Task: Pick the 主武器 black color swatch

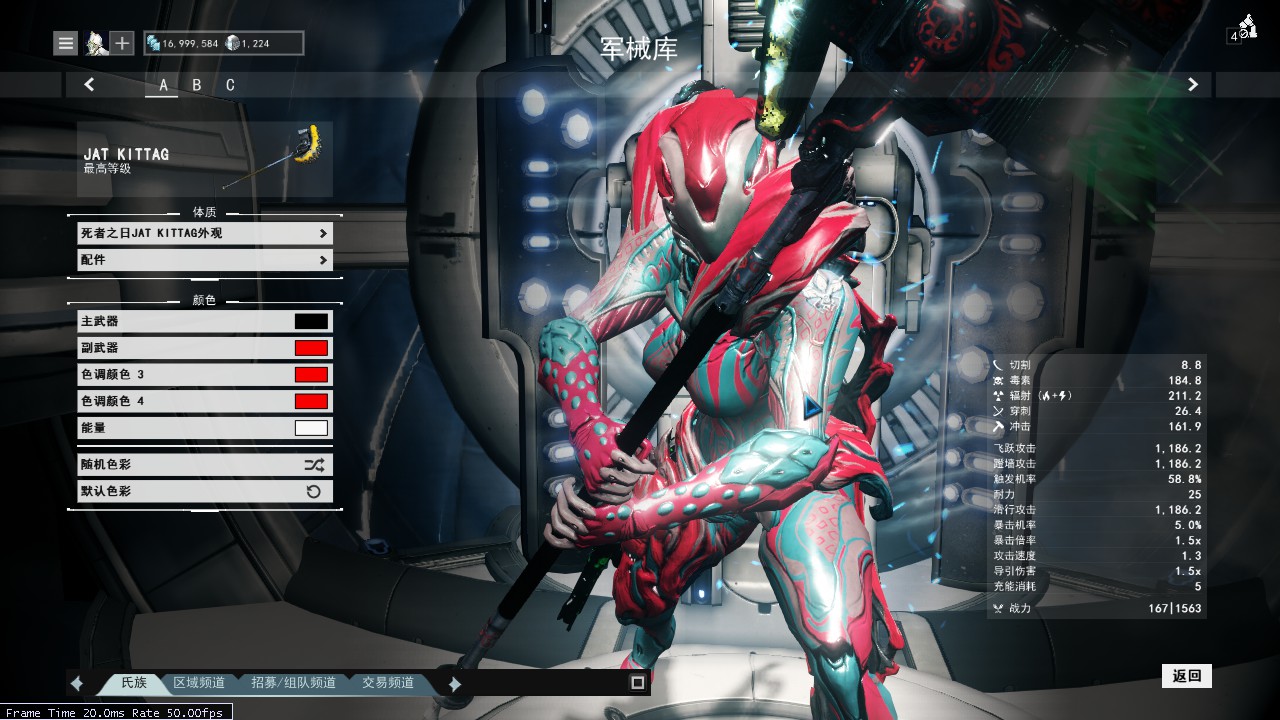Action: point(311,322)
